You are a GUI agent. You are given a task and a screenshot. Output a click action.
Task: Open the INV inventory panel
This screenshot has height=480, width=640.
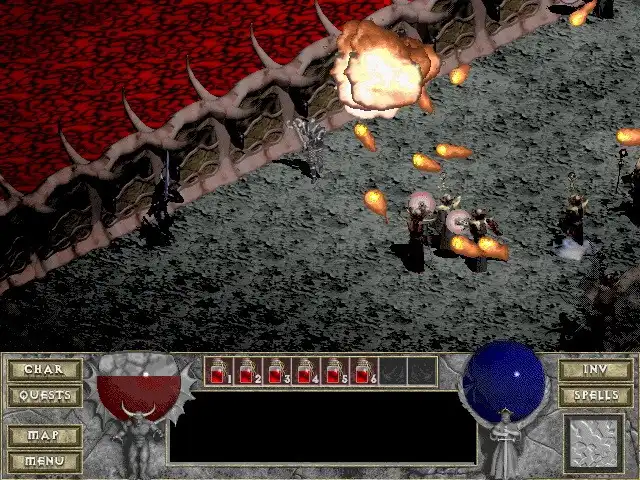tap(595, 370)
